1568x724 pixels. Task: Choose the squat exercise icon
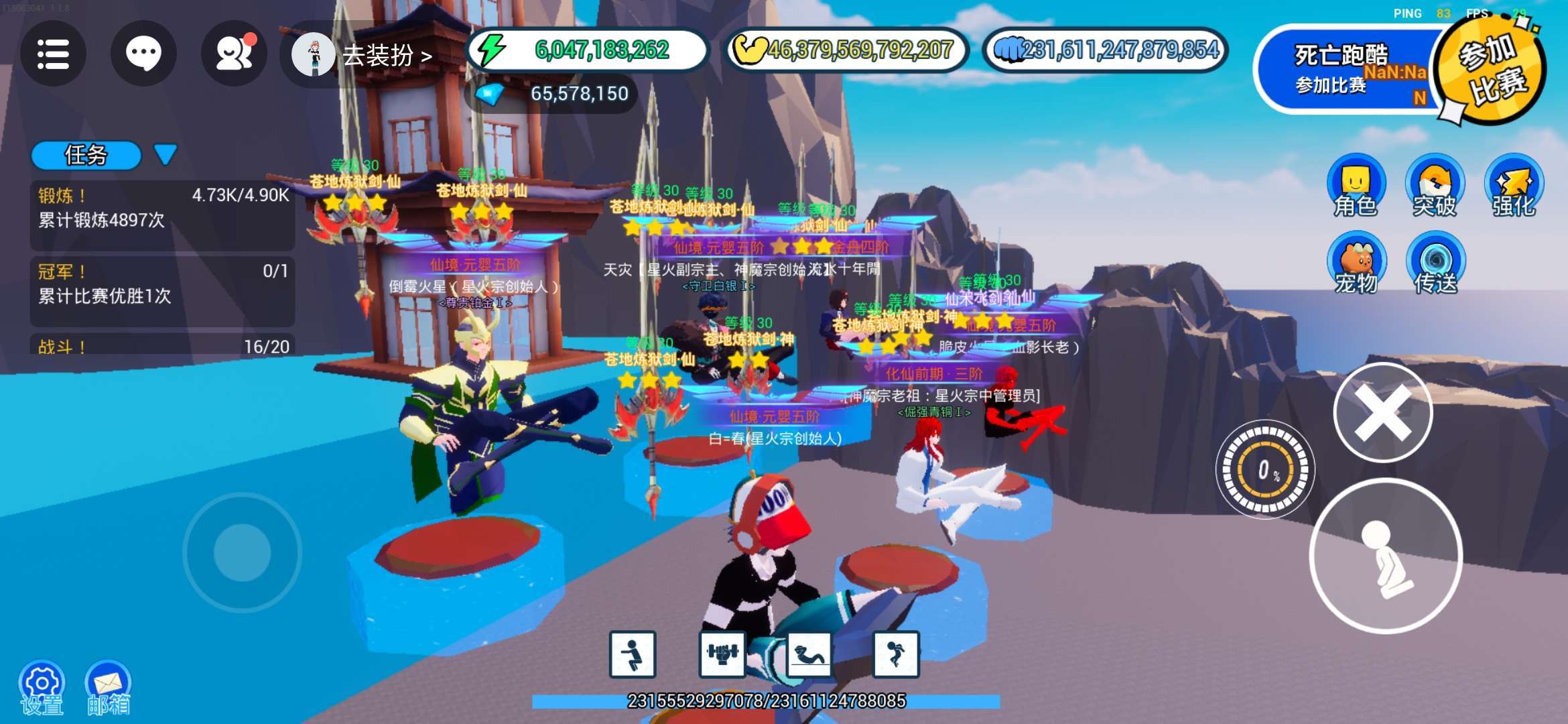[632, 654]
